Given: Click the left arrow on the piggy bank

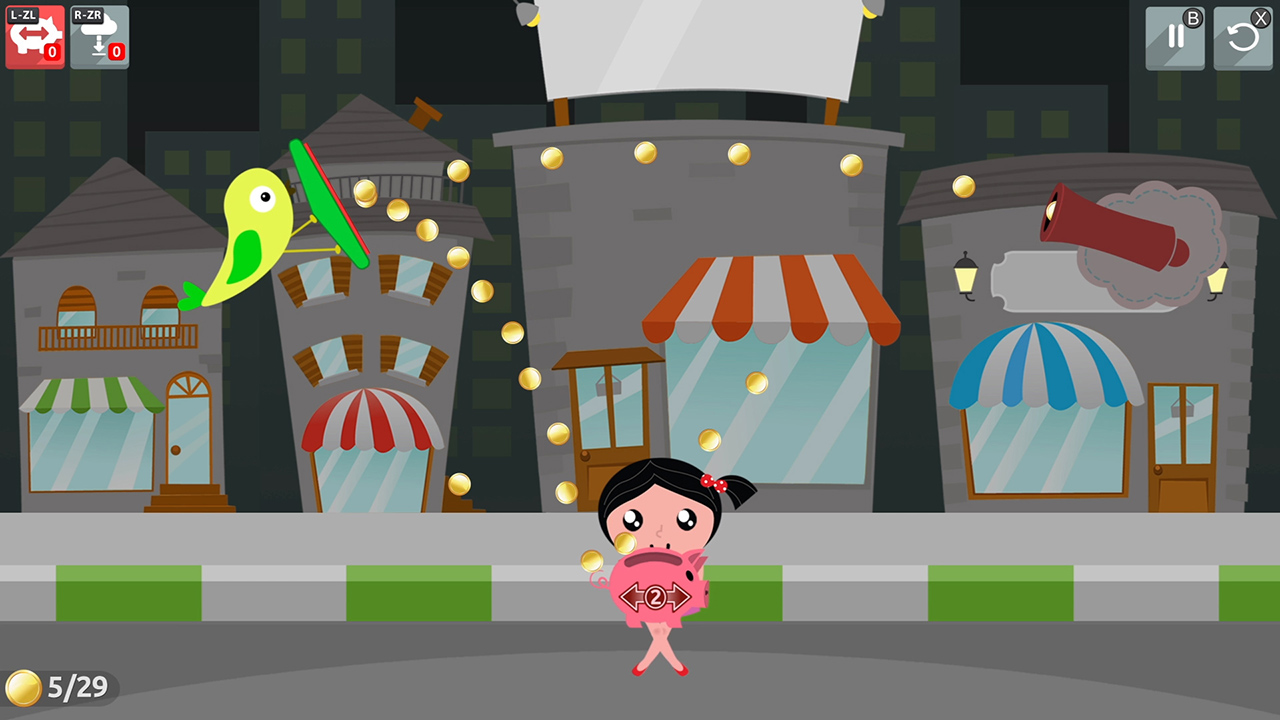Looking at the screenshot, I should point(630,596).
